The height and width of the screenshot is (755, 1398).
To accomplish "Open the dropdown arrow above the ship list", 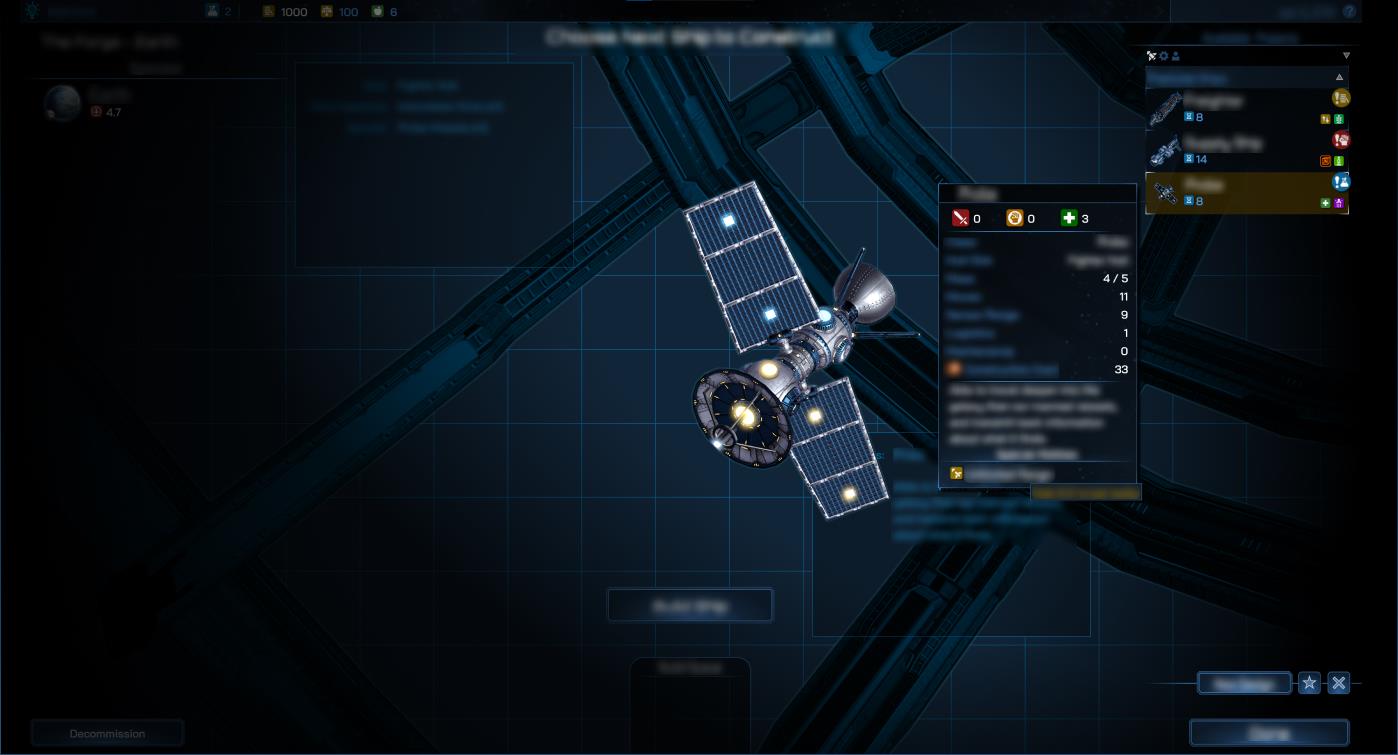I will point(1346,56).
